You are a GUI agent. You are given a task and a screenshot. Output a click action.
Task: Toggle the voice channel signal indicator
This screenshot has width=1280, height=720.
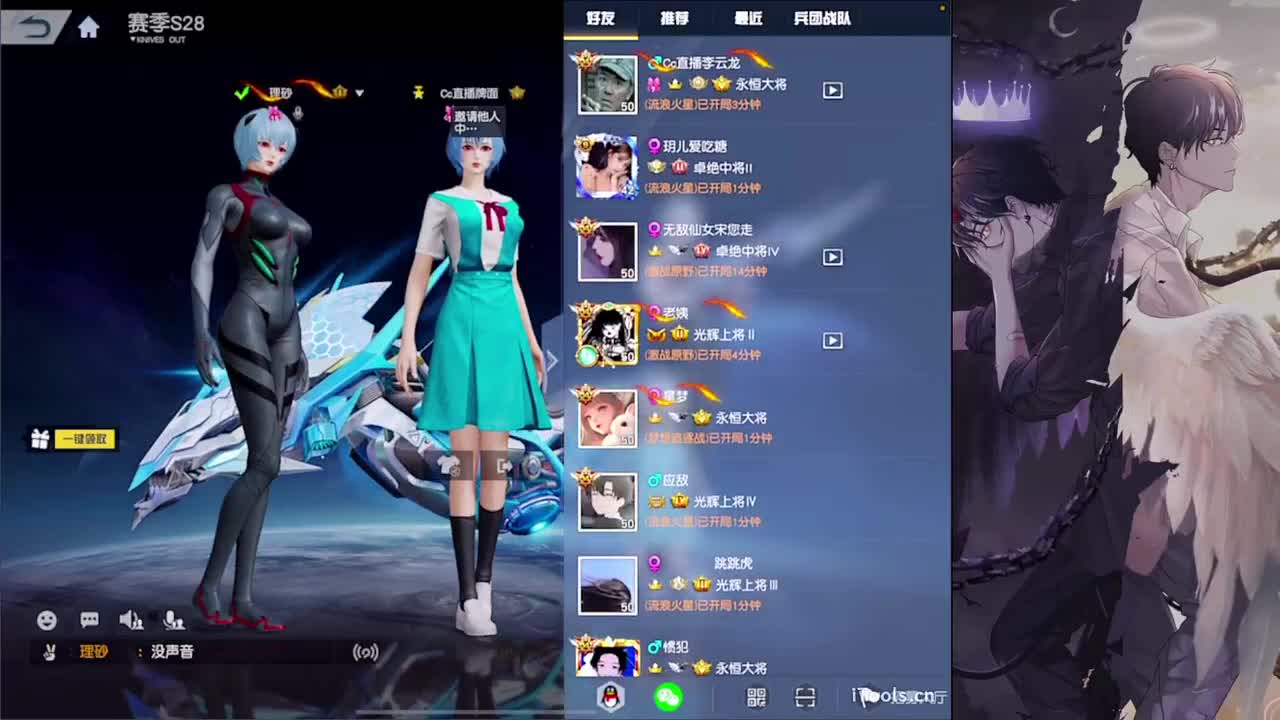point(368,650)
